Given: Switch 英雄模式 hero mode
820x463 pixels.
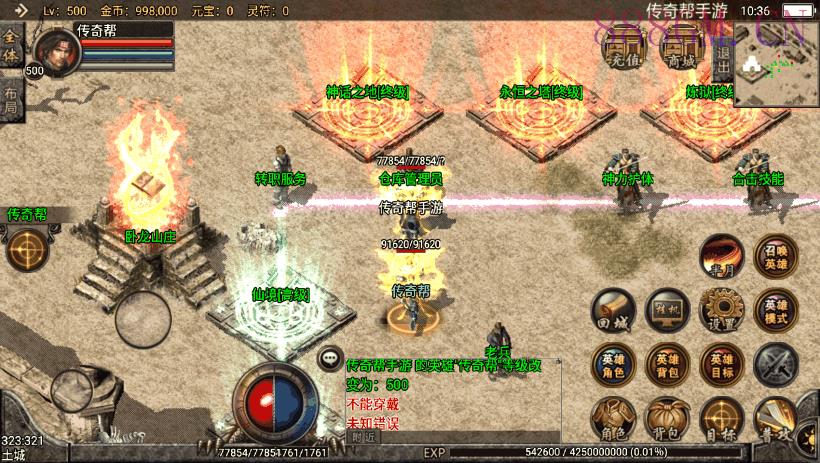Looking at the screenshot, I should click(775, 310).
